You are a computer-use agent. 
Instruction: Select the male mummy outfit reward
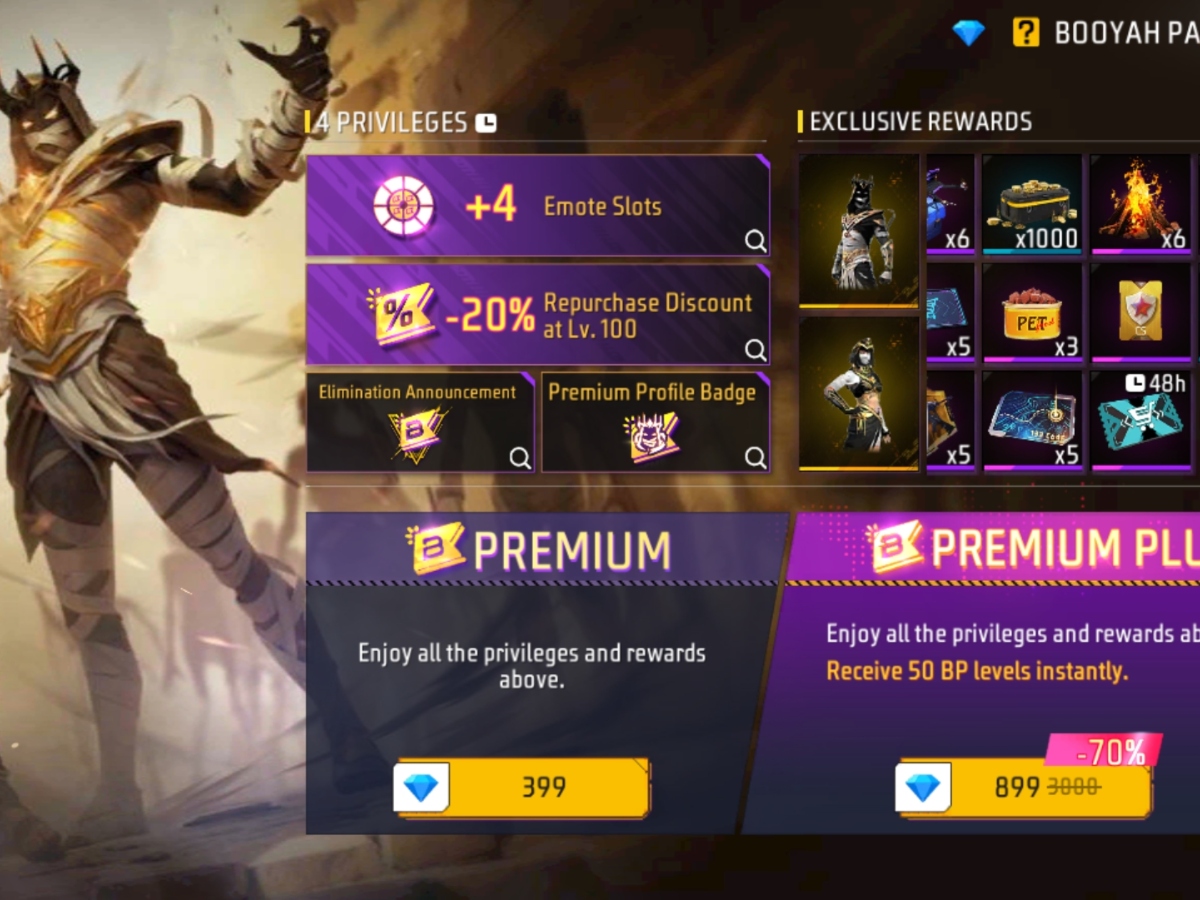pos(858,230)
